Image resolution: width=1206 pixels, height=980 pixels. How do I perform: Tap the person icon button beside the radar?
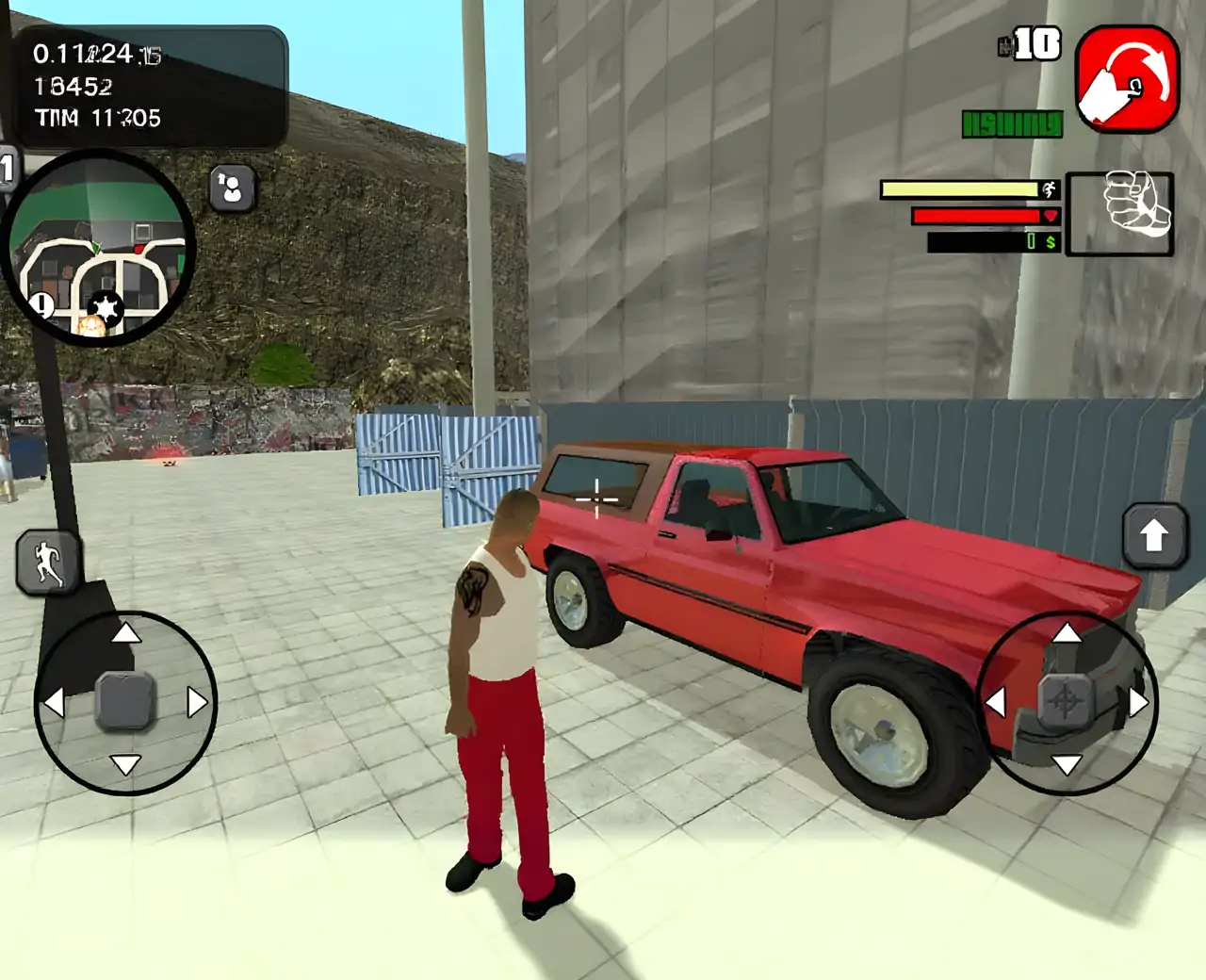[232, 188]
